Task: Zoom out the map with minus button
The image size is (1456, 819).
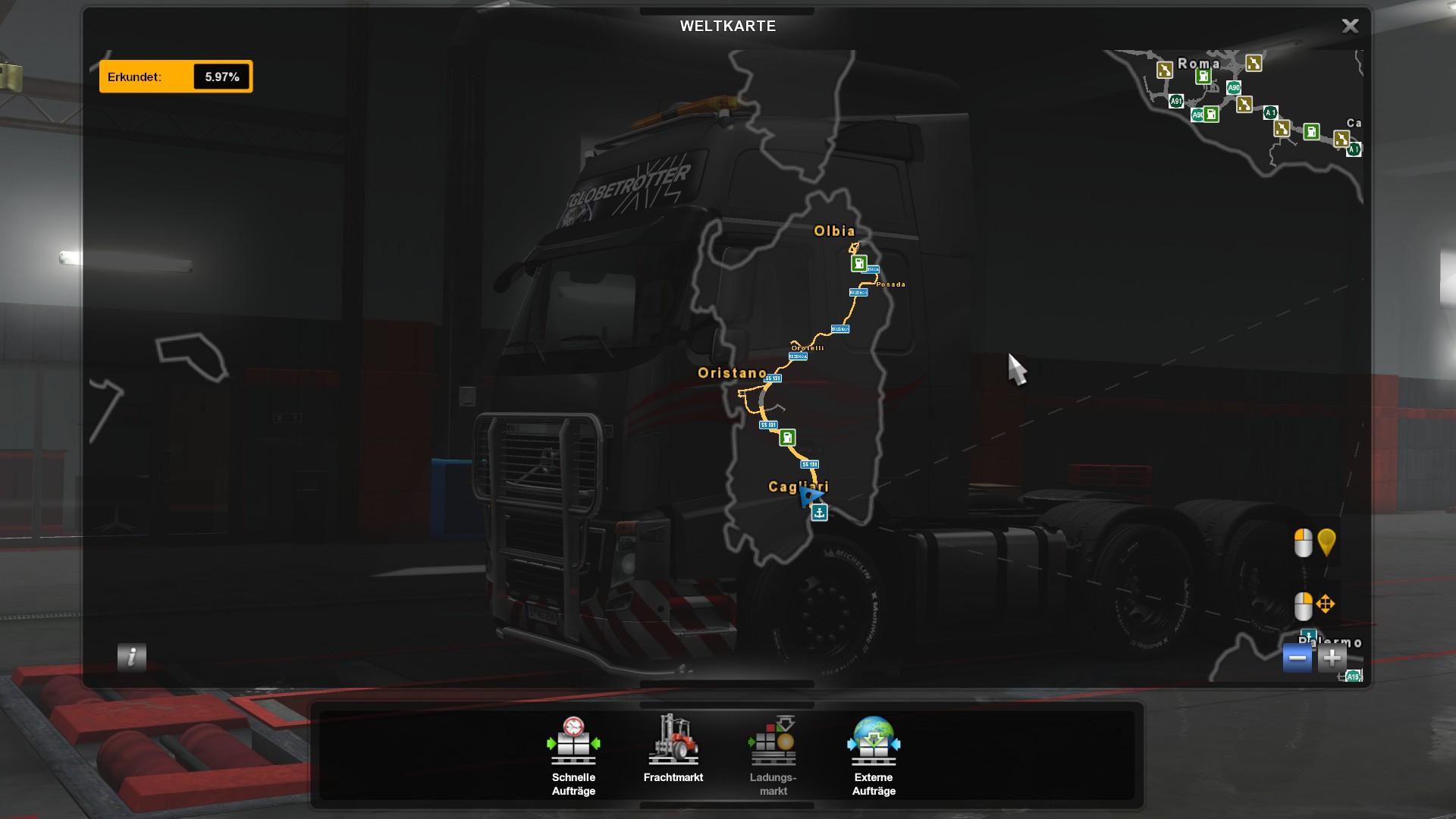Action: click(x=1298, y=658)
